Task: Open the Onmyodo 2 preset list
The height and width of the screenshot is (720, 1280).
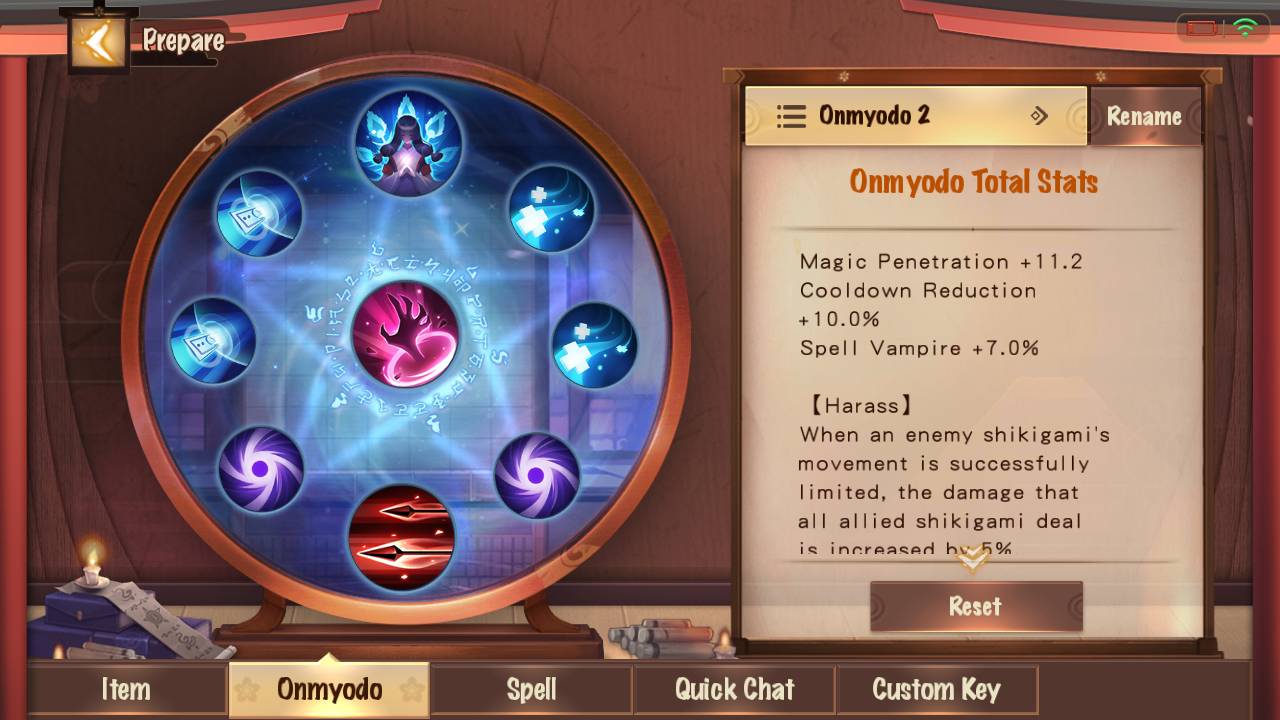Action: point(915,116)
